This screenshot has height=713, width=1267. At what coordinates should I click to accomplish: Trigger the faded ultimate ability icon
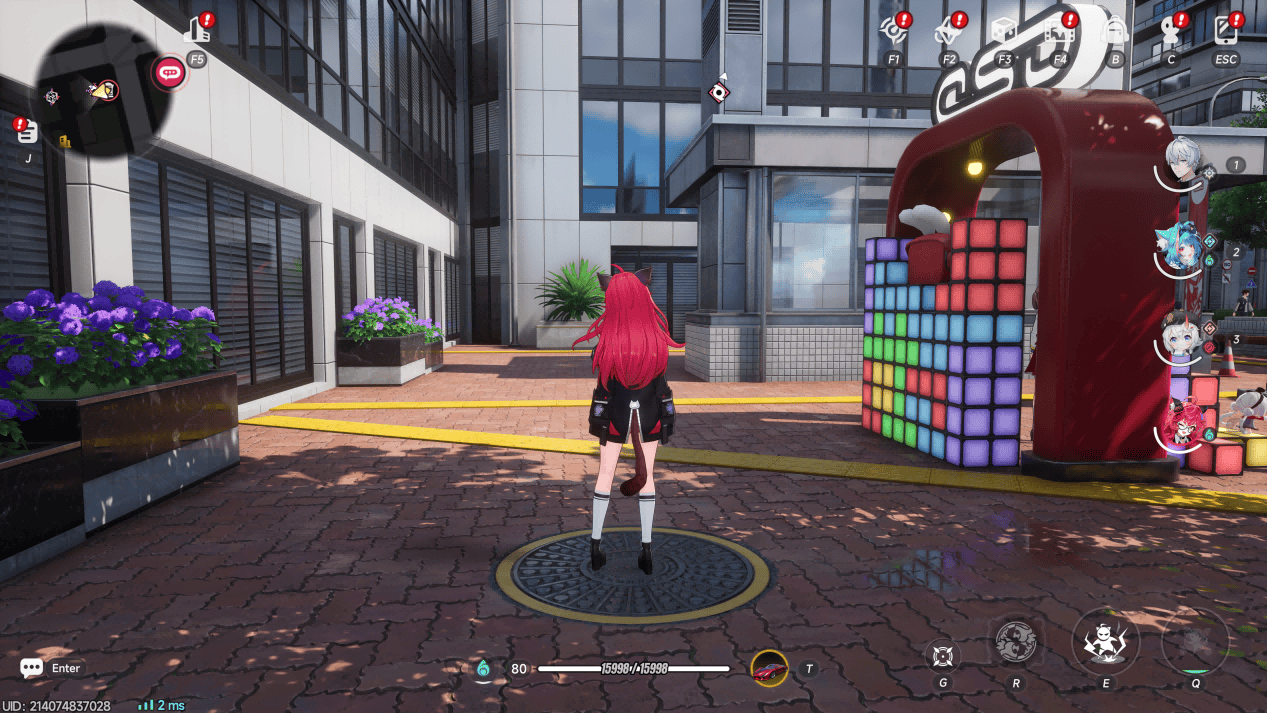(x=1195, y=641)
